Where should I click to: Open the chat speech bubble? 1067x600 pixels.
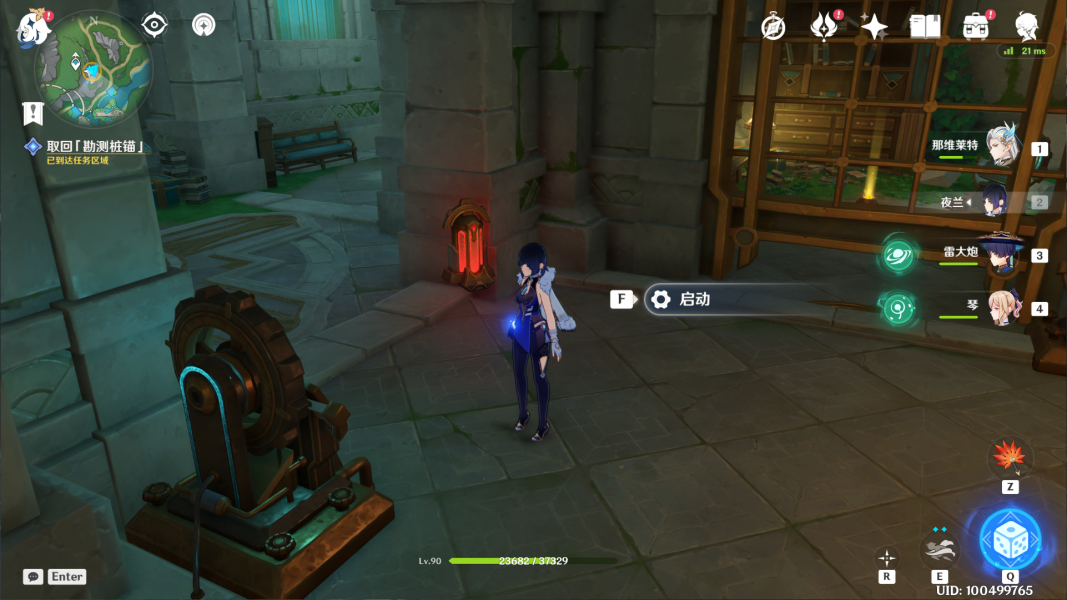pyautogui.click(x=33, y=577)
